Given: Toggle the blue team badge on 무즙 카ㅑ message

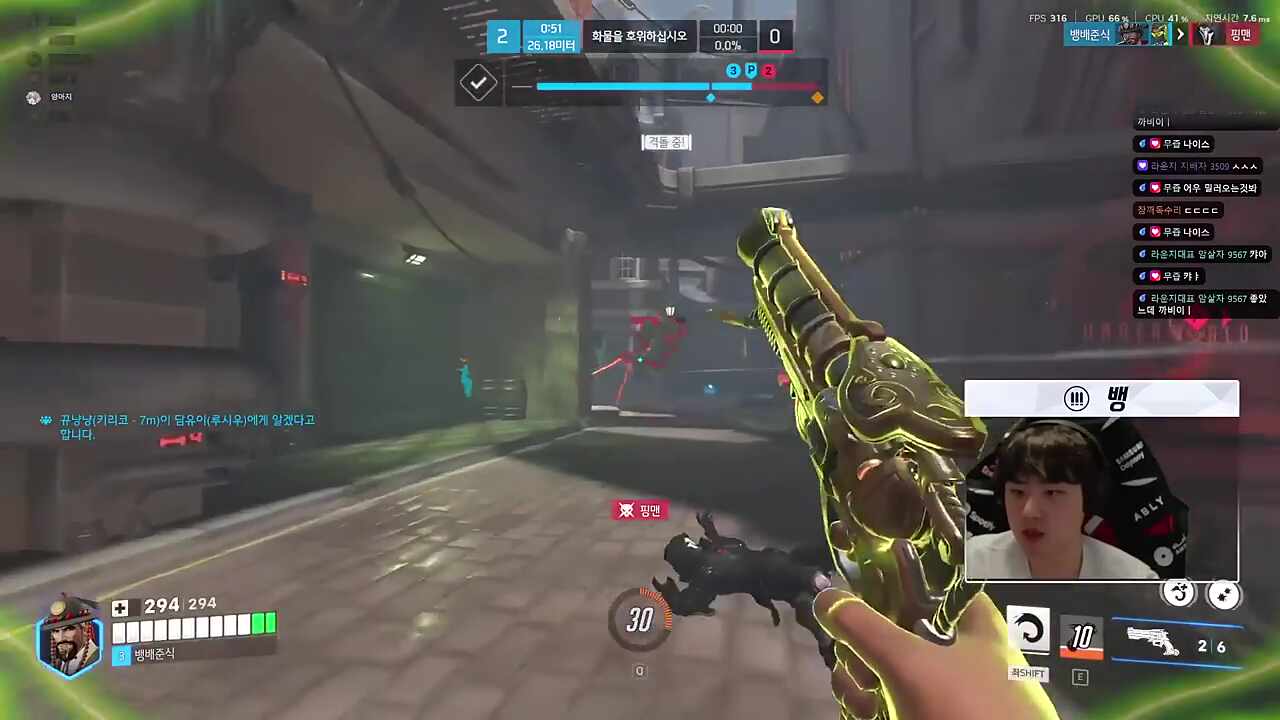Looking at the screenshot, I should [1142, 276].
